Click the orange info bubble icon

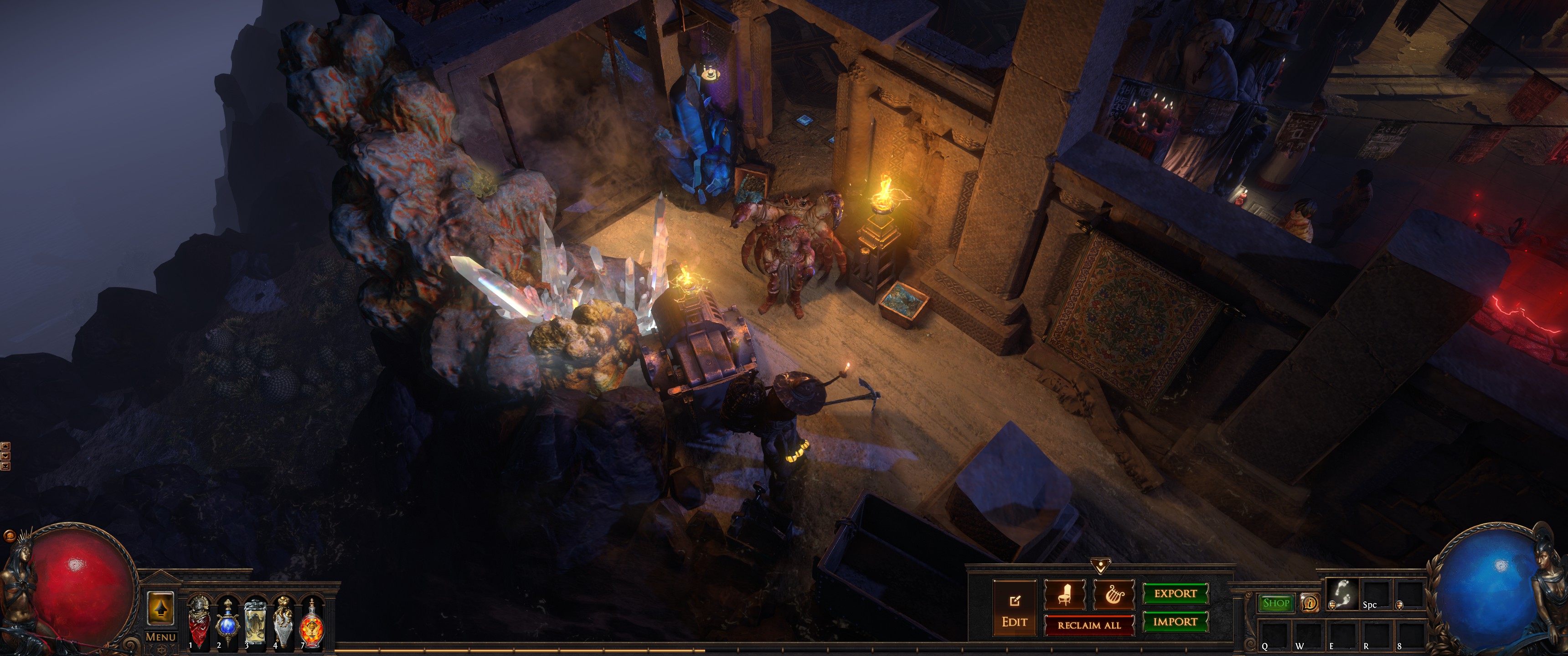coord(1309,603)
